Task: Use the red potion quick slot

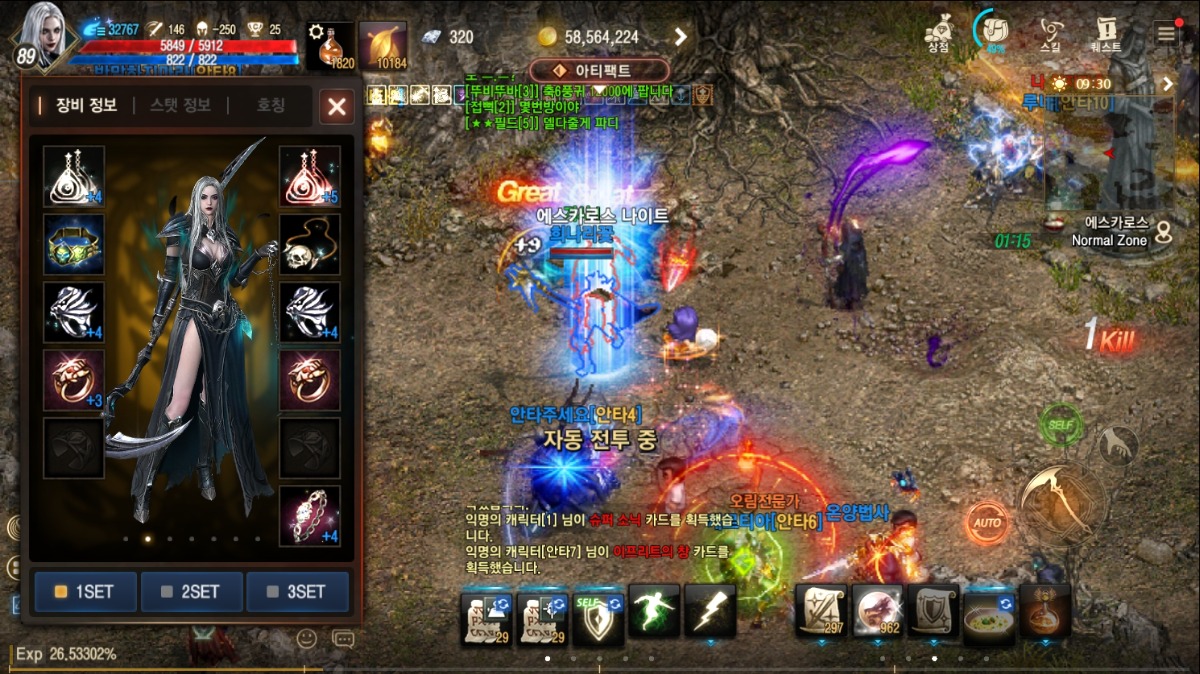Action: 330,46
